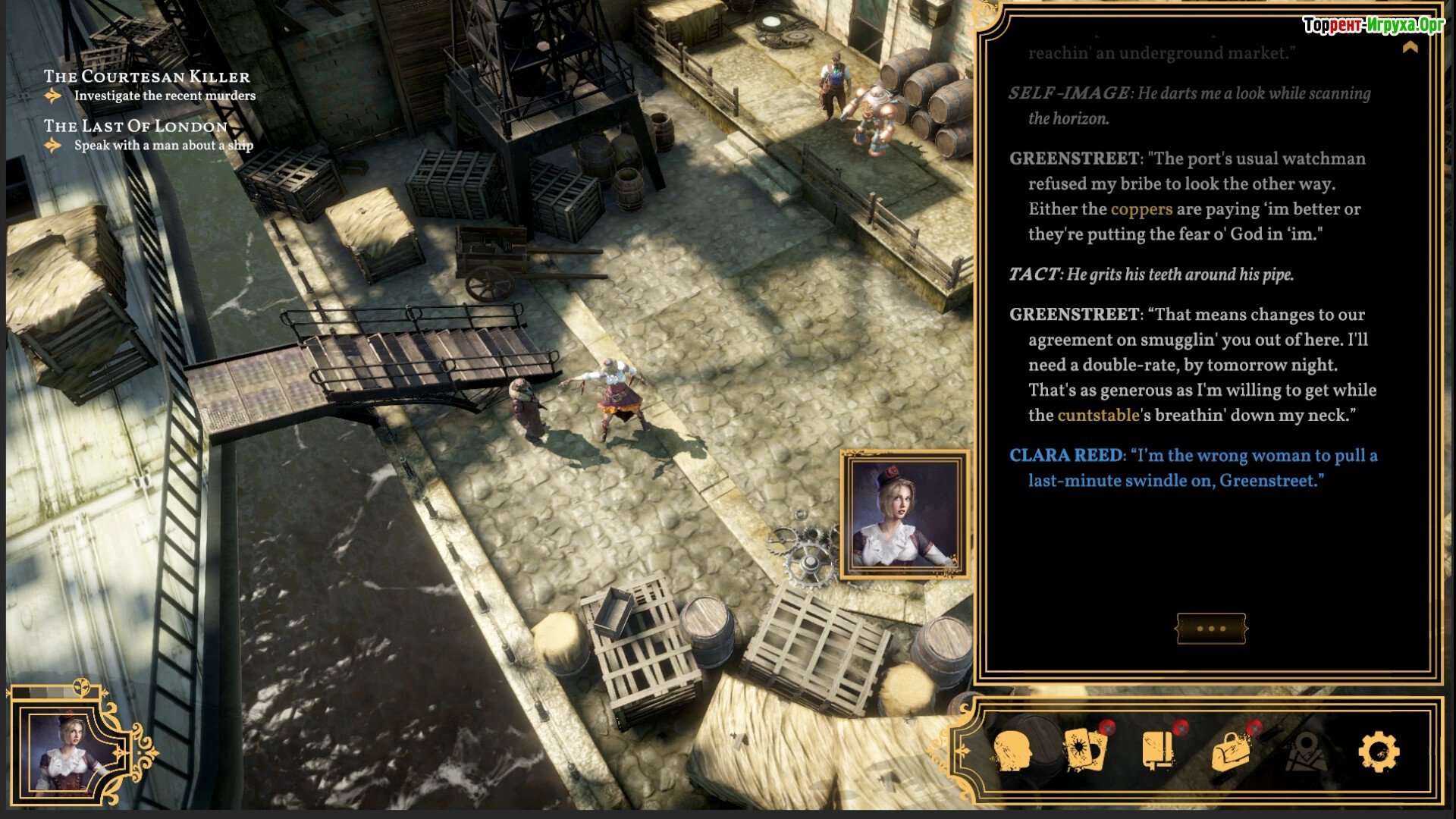Select The Last Of London quest entry
Screen dimensions: 1456x819
click(x=135, y=126)
